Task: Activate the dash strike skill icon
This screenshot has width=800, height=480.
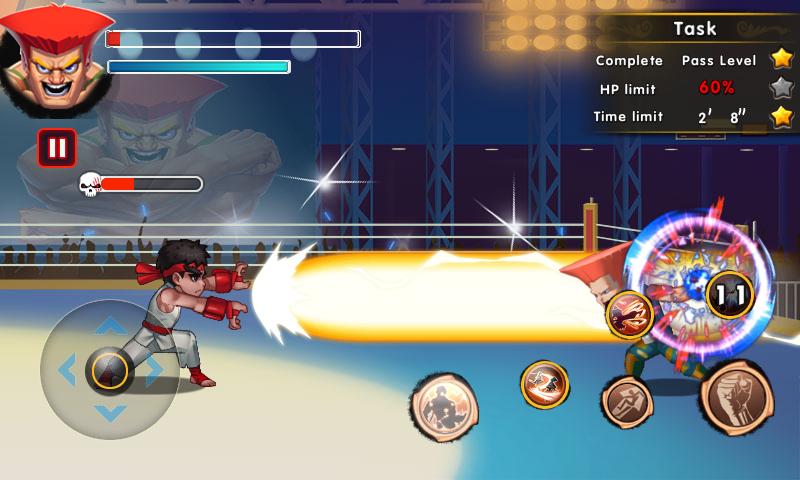Action: click(545, 384)
